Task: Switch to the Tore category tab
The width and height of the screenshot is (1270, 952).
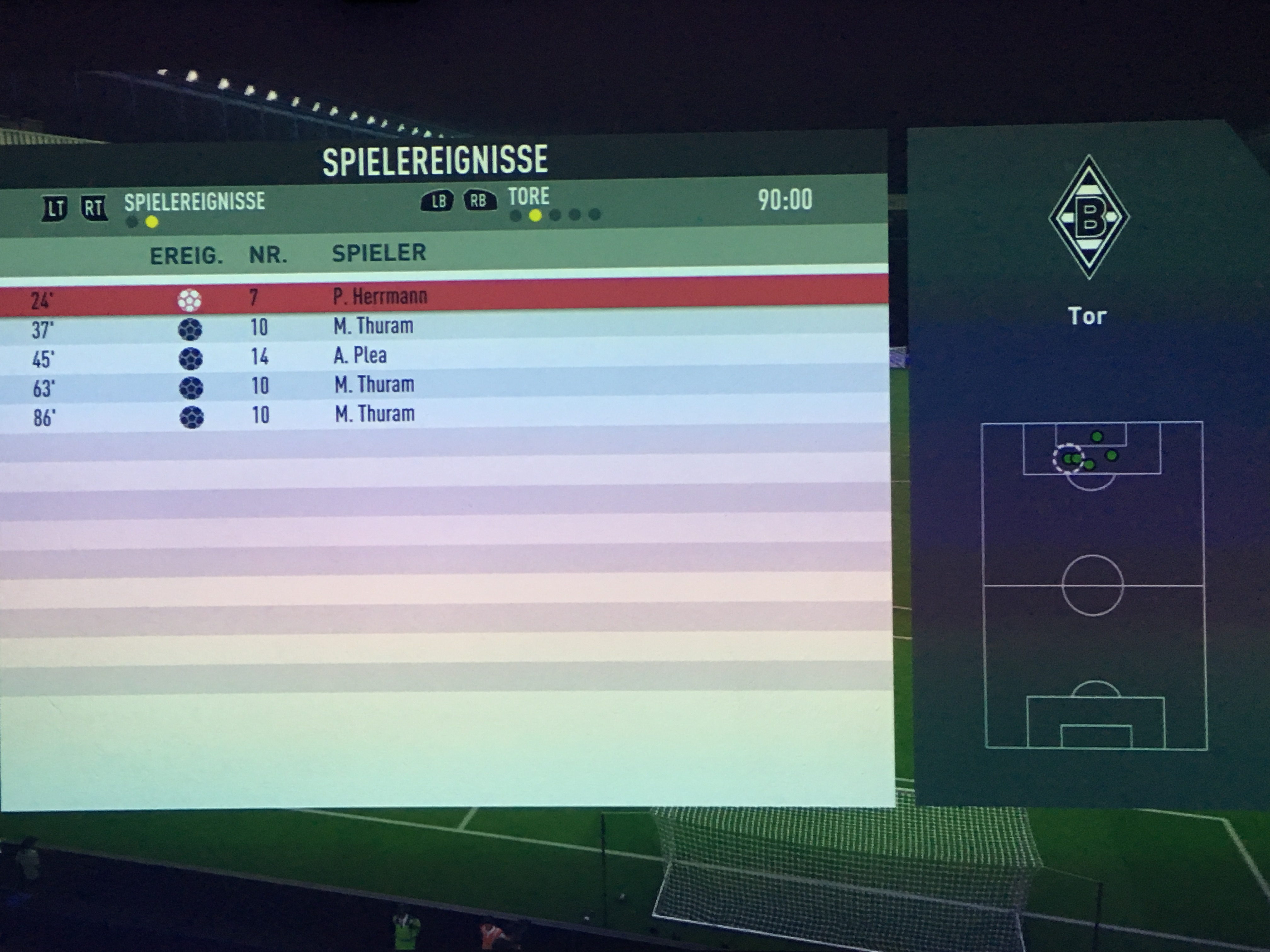Action: [528, 197]
